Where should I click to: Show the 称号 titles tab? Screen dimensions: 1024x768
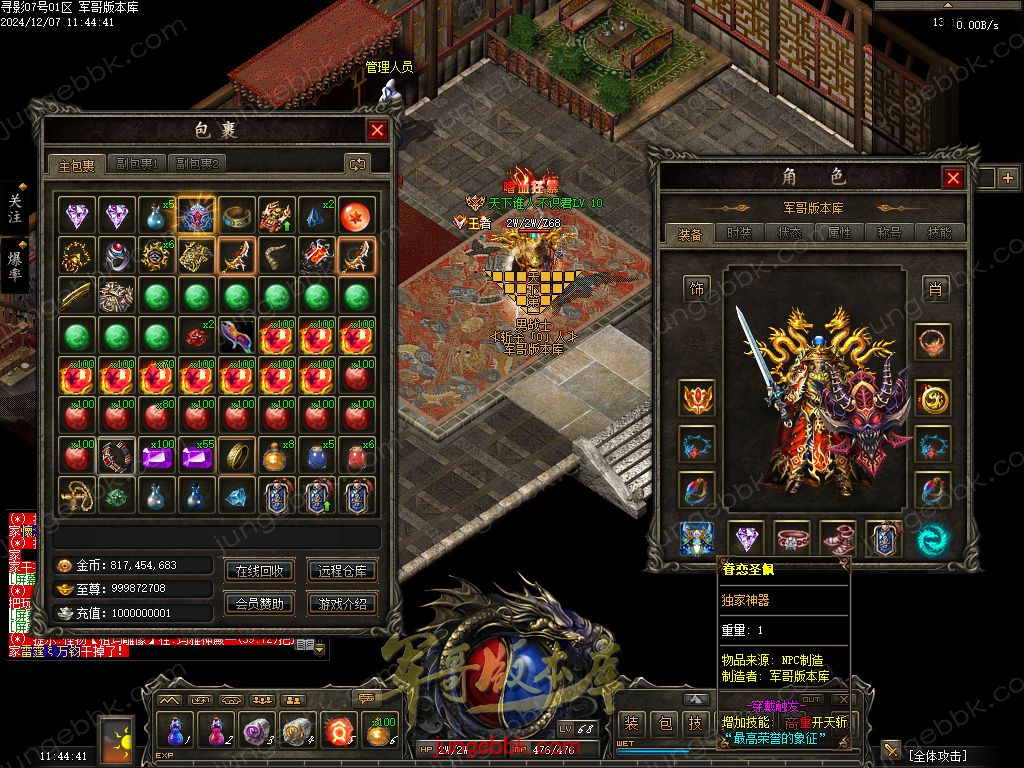889,233
